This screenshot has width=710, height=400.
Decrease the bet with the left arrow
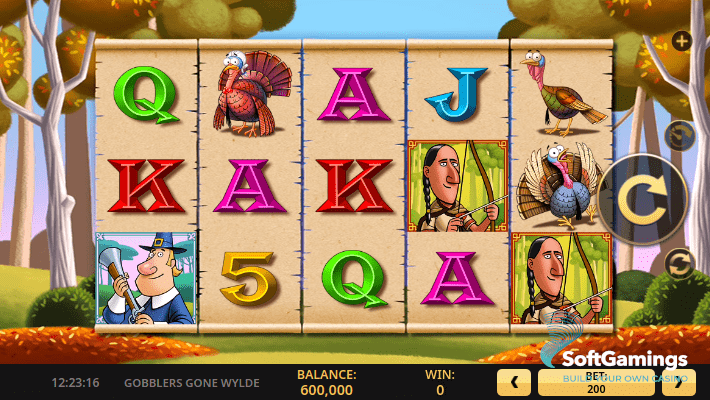514,381
